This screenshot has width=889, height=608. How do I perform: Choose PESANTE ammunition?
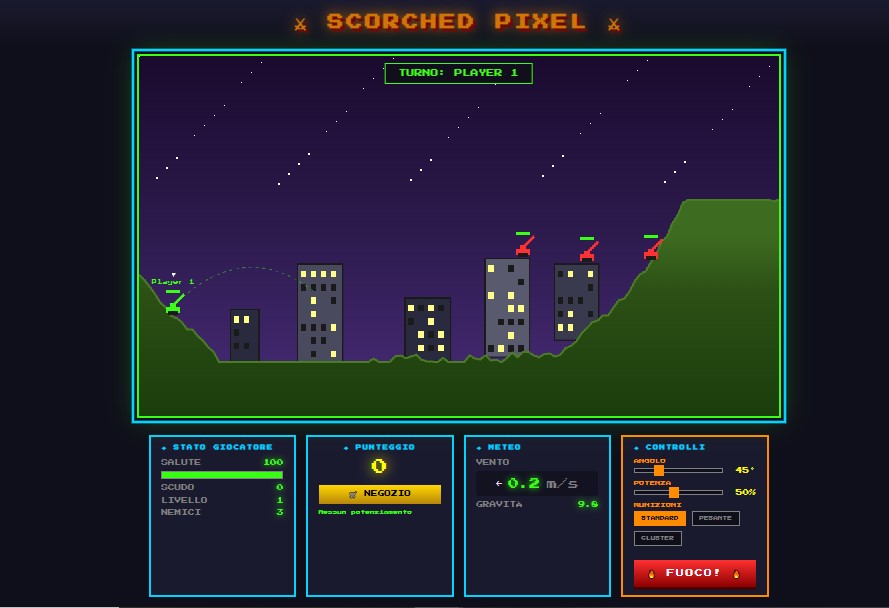tap(716, 518)
